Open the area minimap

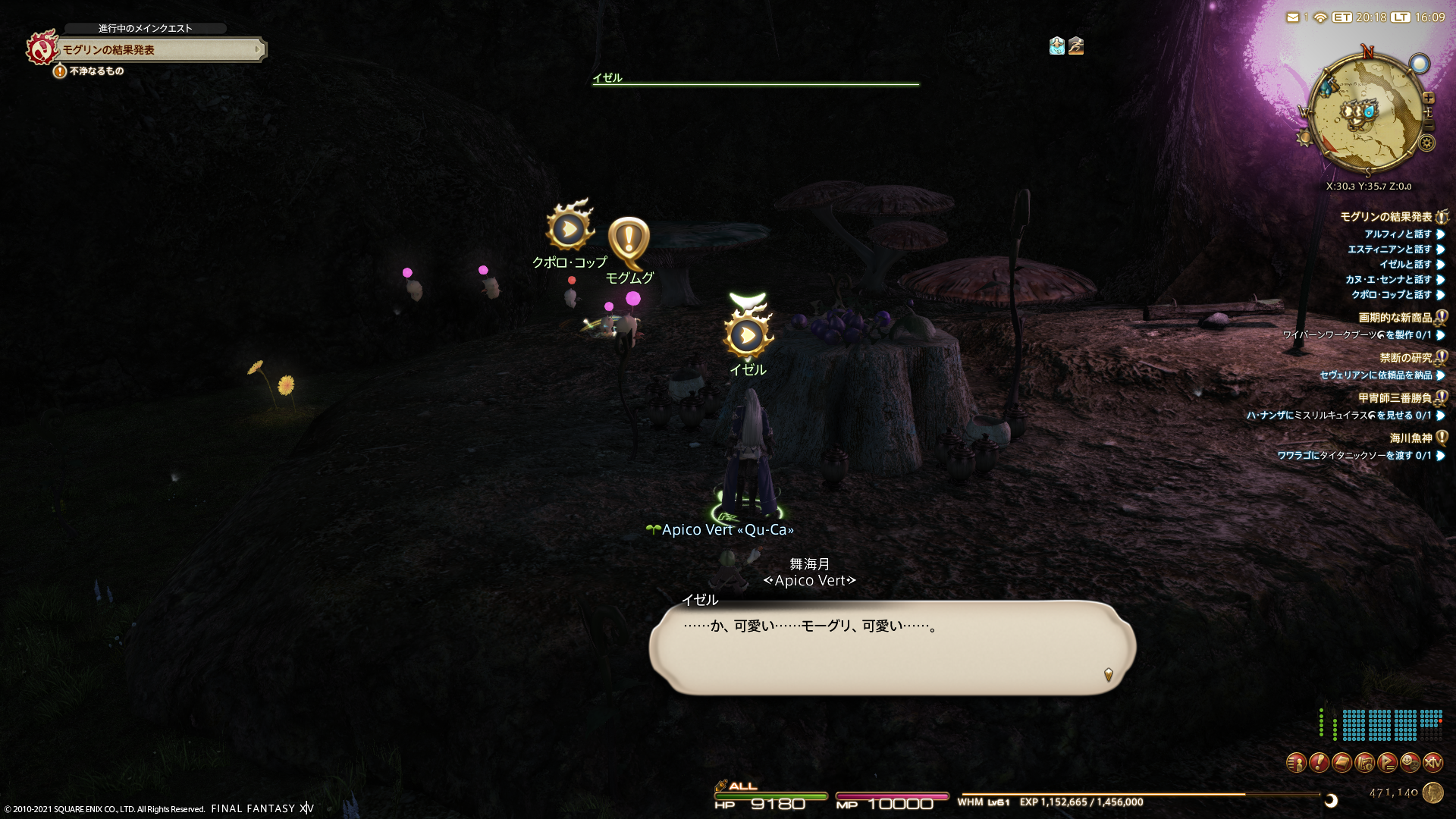tap(1367, 114)
